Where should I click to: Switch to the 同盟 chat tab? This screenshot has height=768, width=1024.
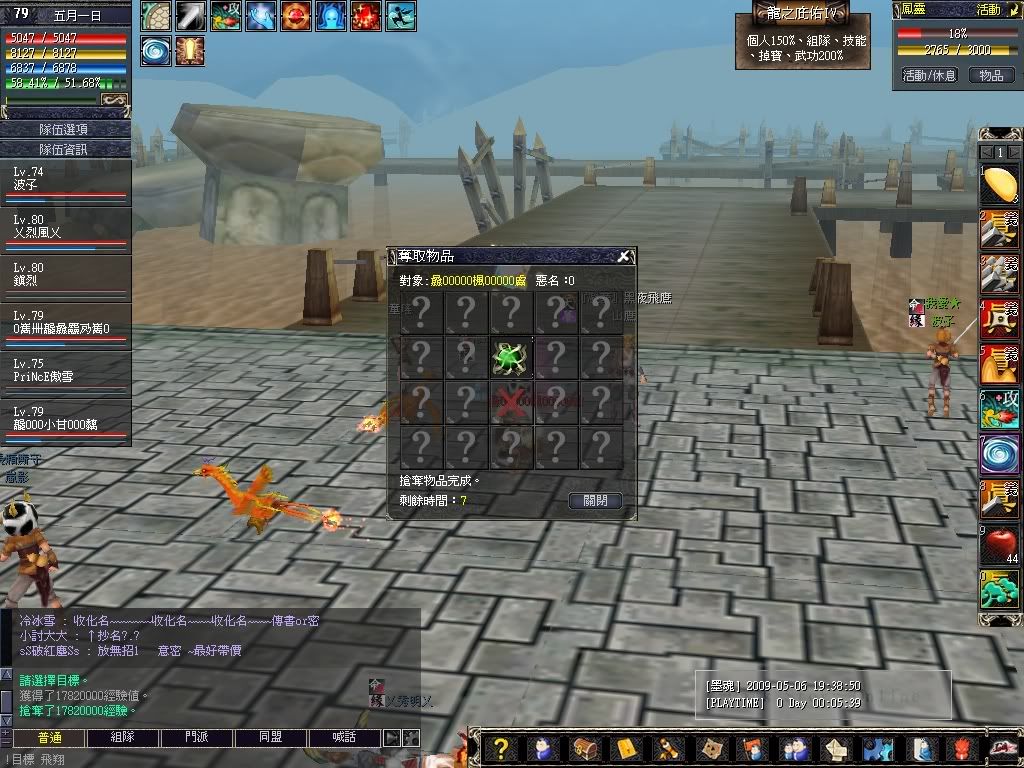271,737
